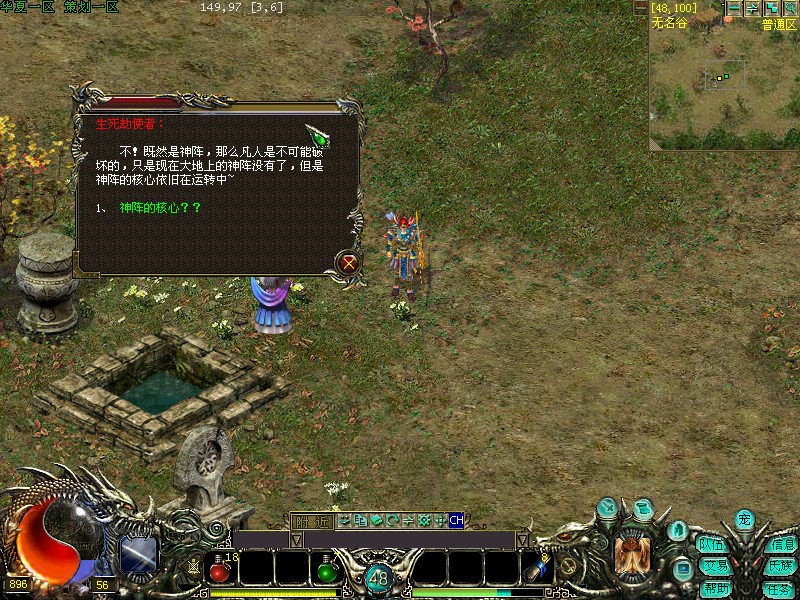Screen dimensions: 800x600
Task: Use the green potion in the hotbar
Action: click(326, 571)
